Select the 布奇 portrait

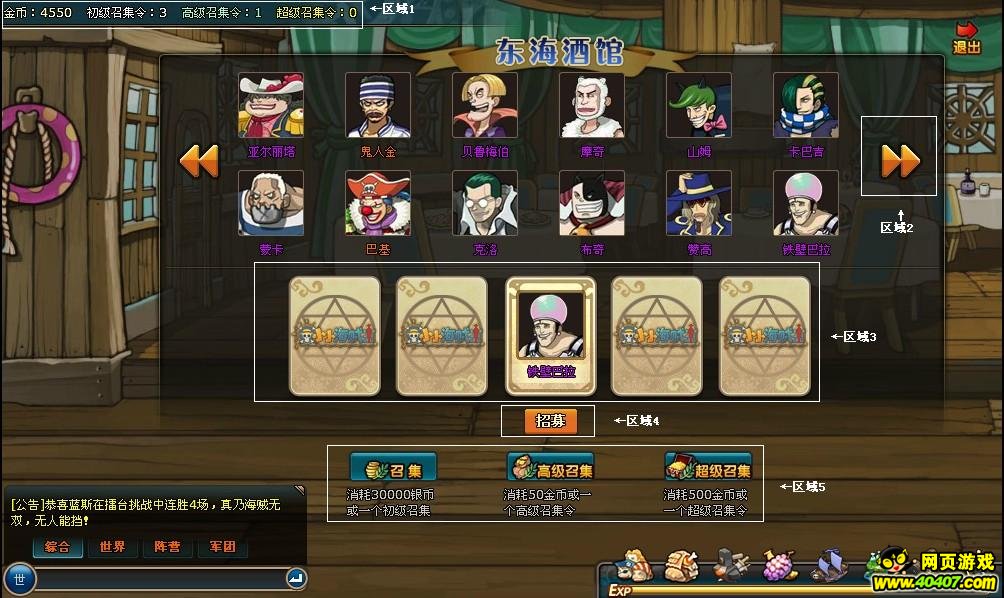592,204
